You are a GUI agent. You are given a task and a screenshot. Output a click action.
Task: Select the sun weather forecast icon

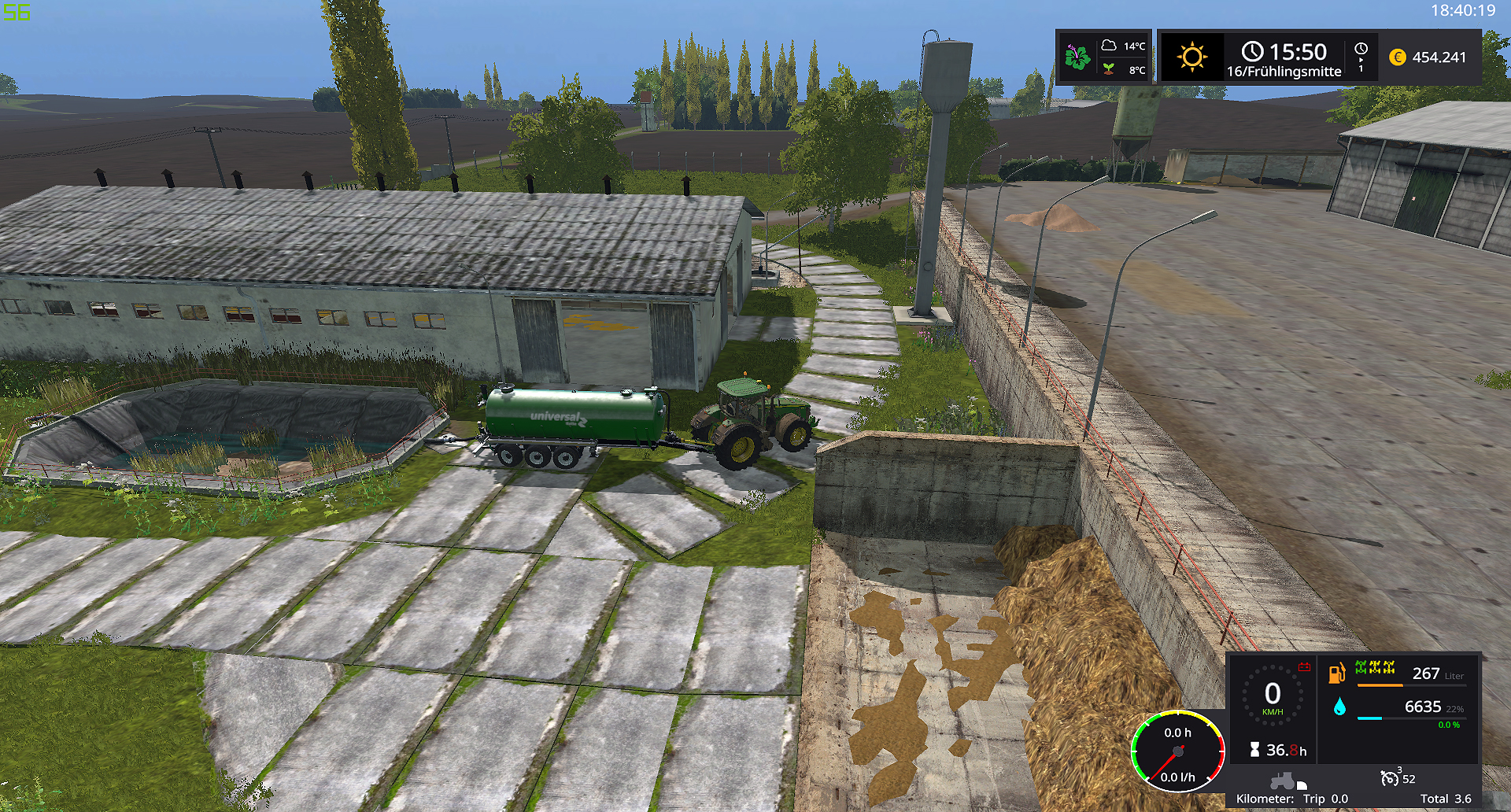point(1191,57)
